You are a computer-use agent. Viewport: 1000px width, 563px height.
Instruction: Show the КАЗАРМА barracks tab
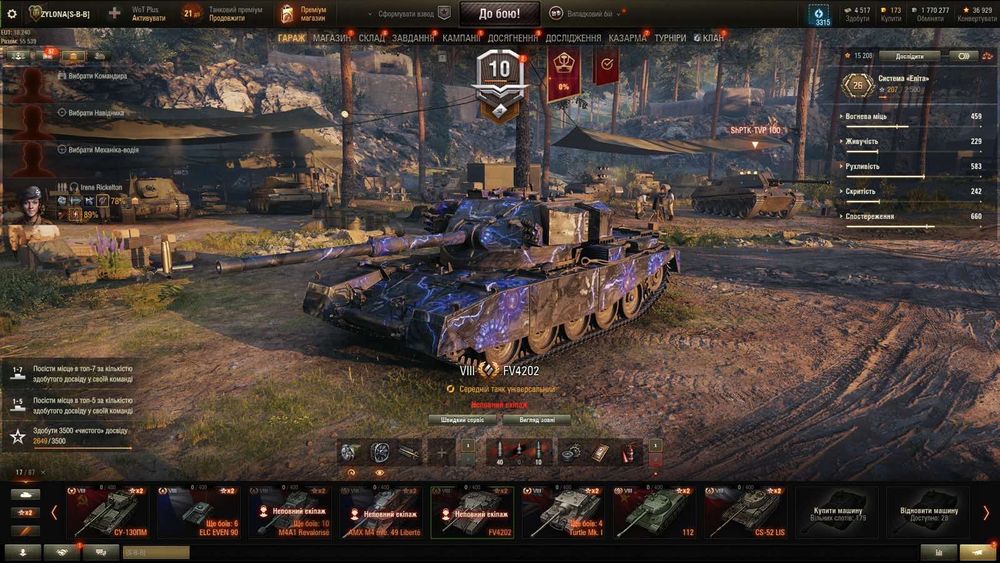(x=627, y=38)
